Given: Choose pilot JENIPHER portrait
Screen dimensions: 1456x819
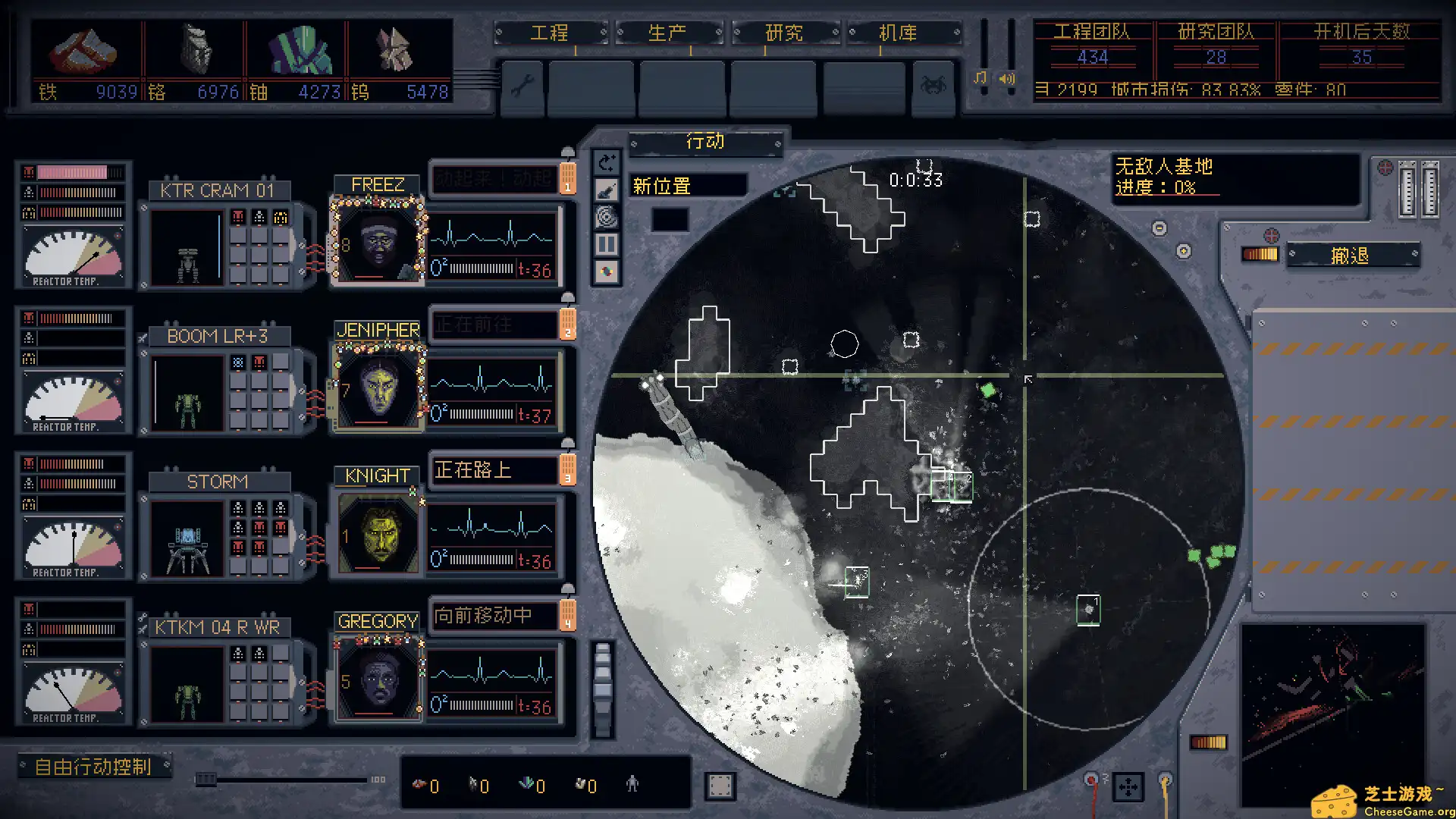Looking at the screenshot, I should pos(377,388).
